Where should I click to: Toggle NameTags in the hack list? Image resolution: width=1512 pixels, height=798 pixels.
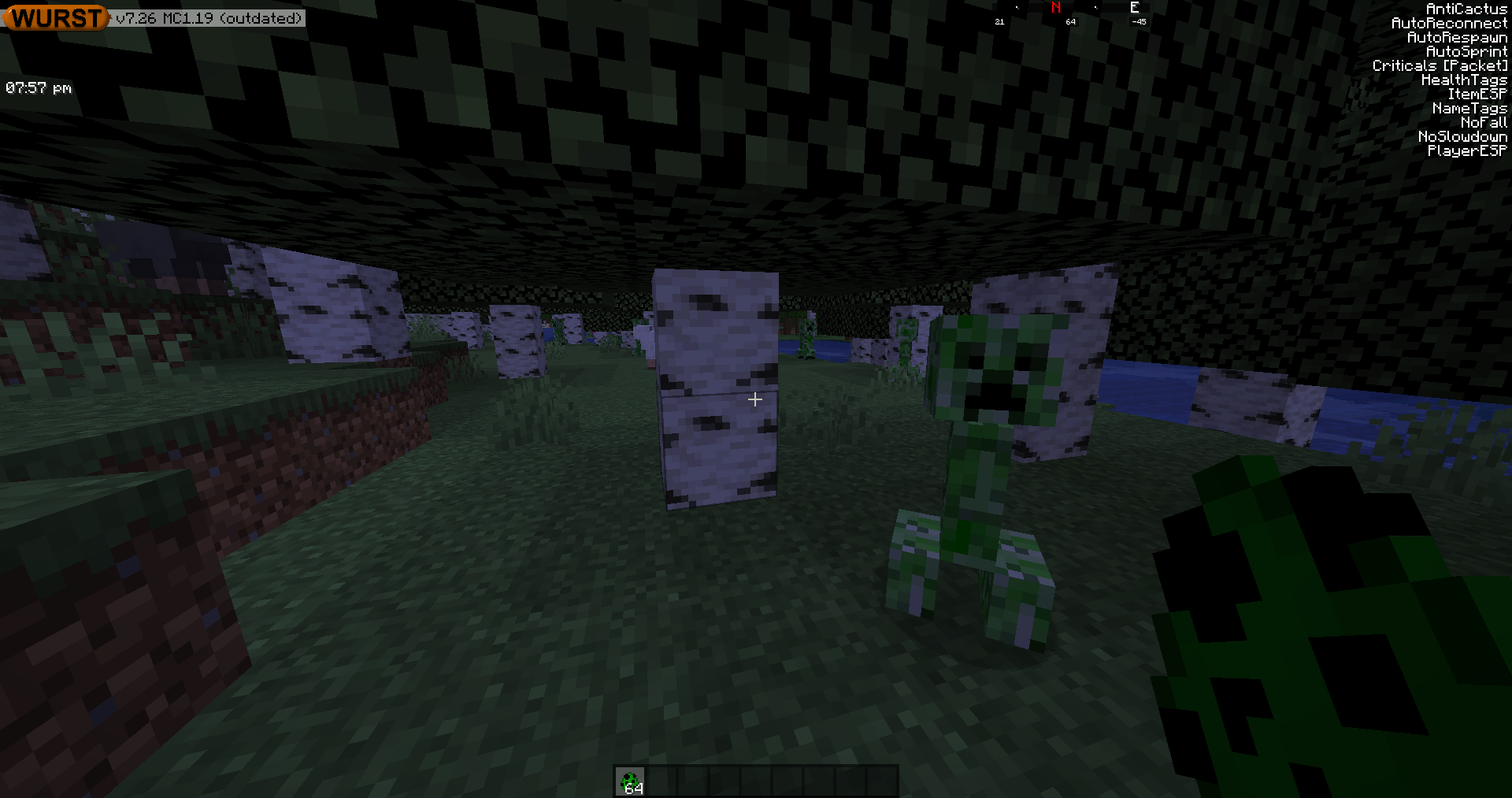point(1472,108)
